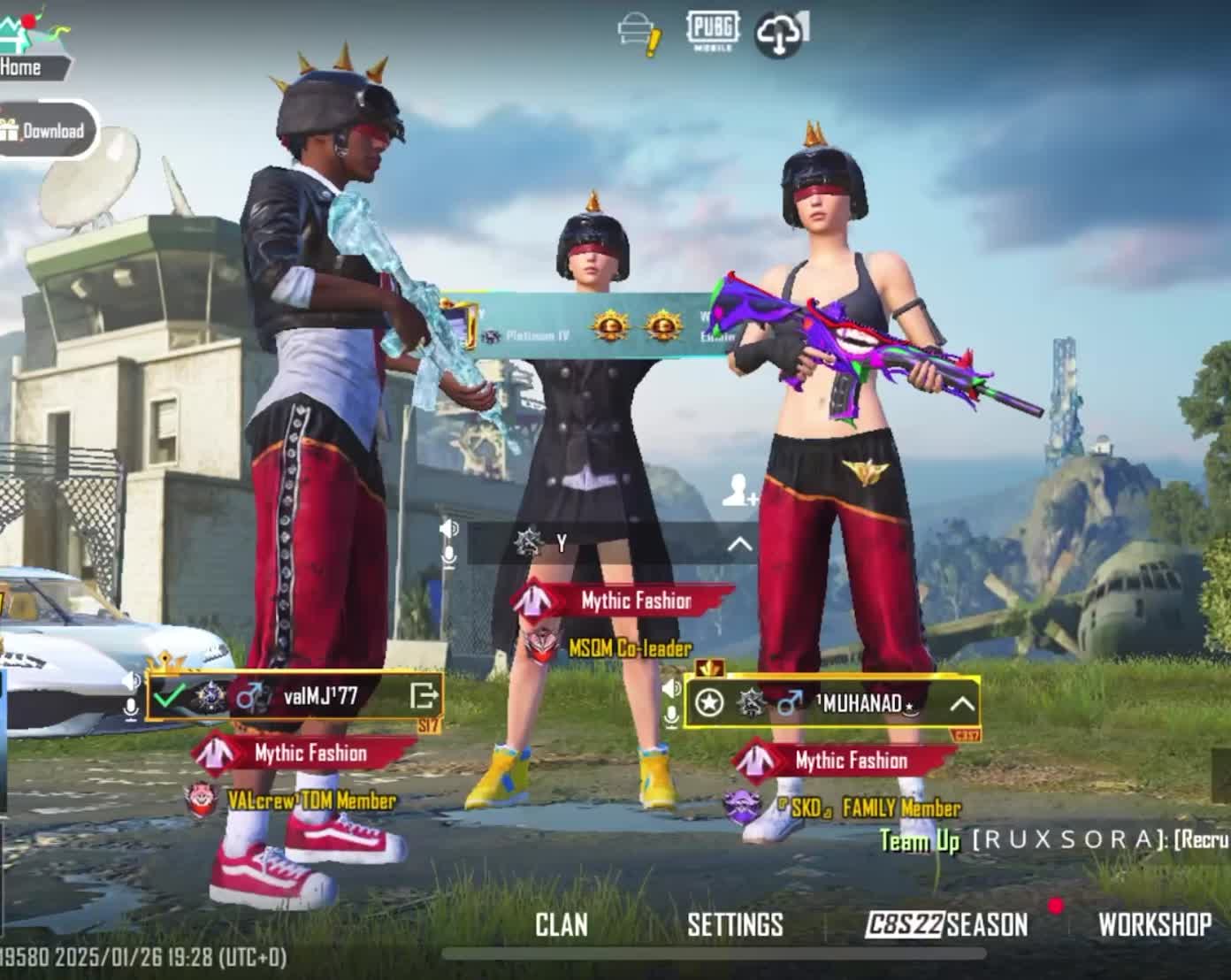Viewport: 1231px width, 980px height.
Task: Open the SETTINGS menu
Action: [735, 924]
